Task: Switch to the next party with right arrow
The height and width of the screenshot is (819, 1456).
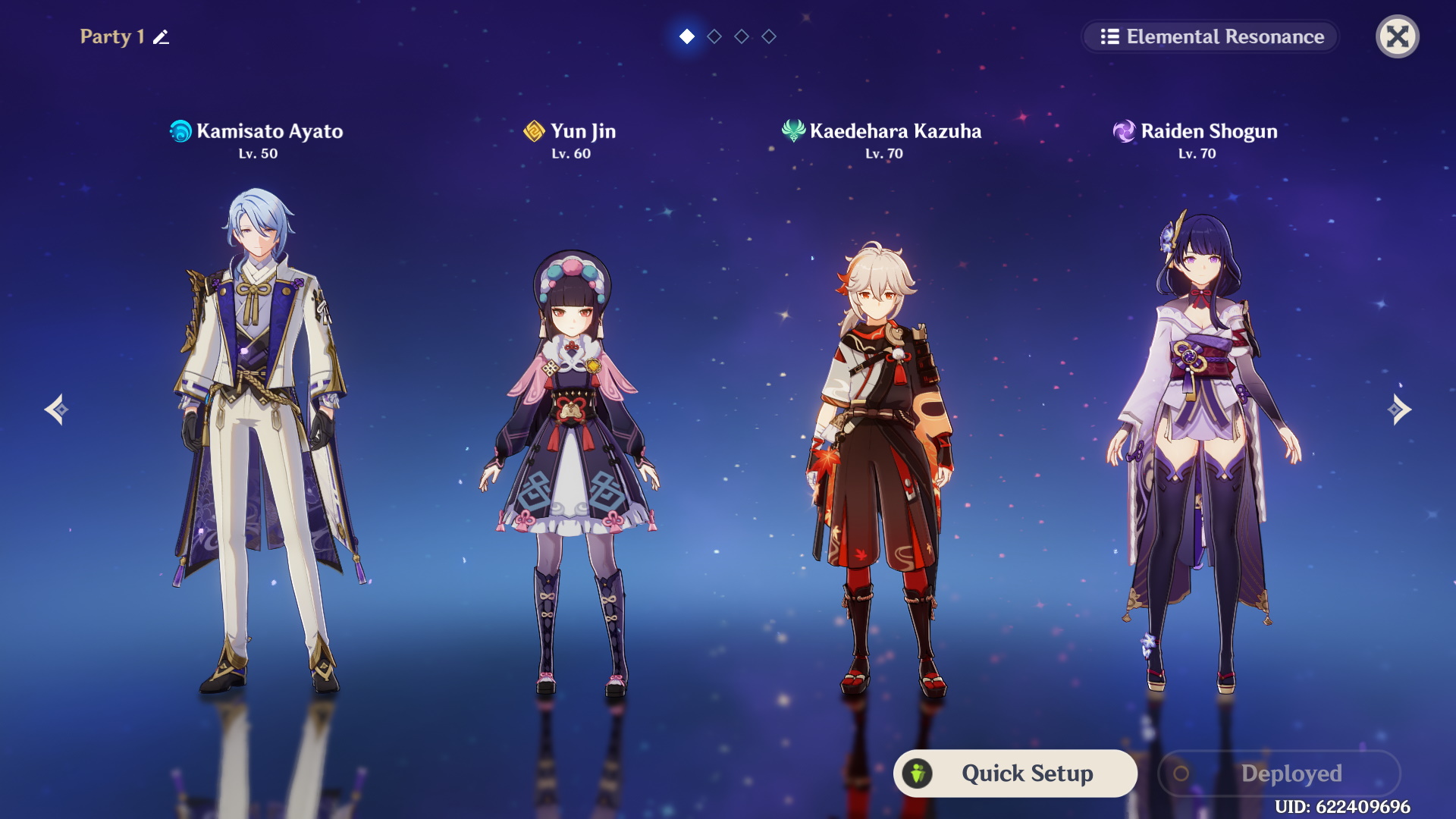Action: 1399,409
